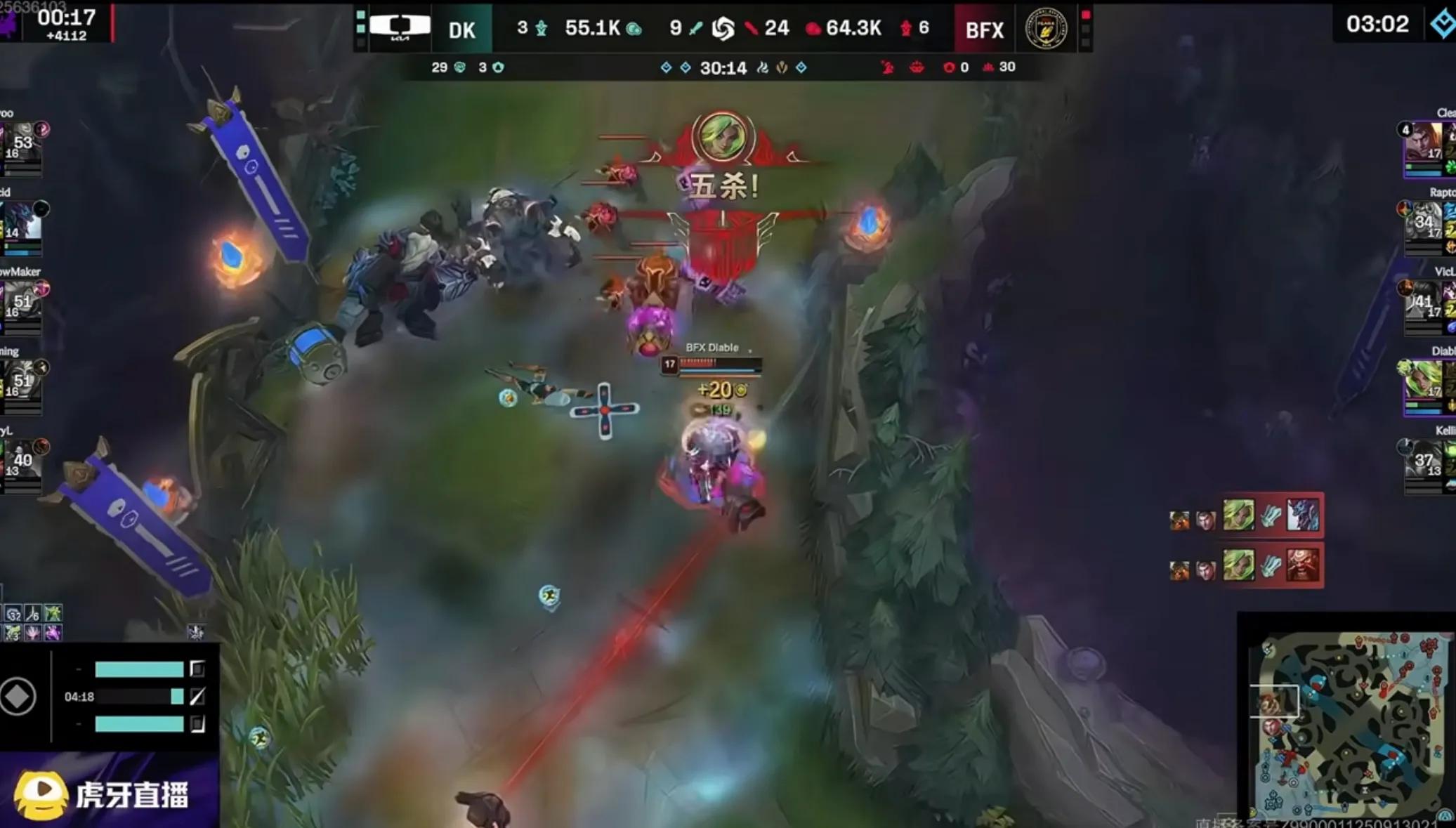Image resolution: width=1456 pixels, height=828 pixels.
Task: Click the diamond objective icon in timer panel
Action: pyautogui.click(x=18, y=697)
